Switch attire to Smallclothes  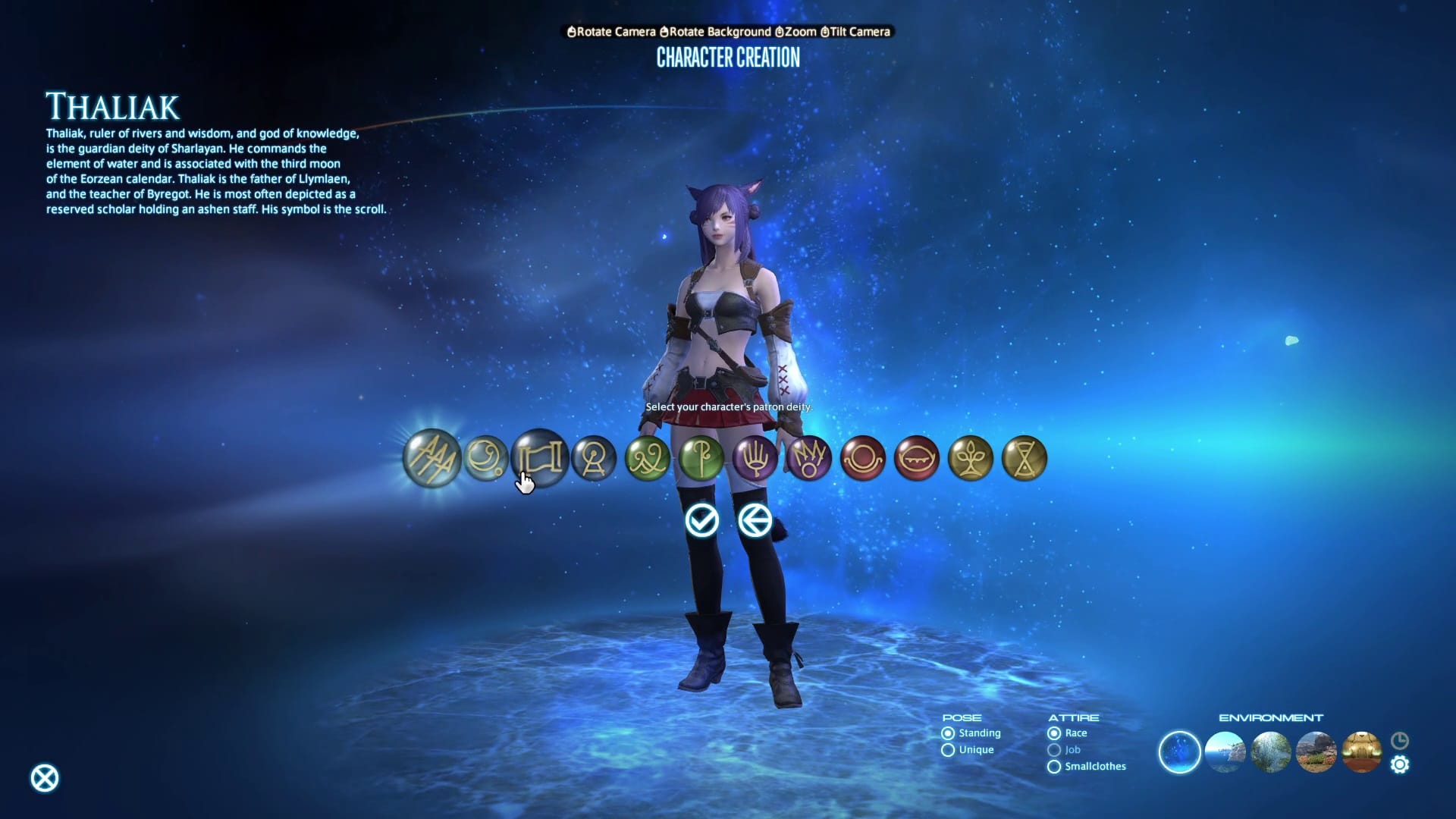(1054, 767)
